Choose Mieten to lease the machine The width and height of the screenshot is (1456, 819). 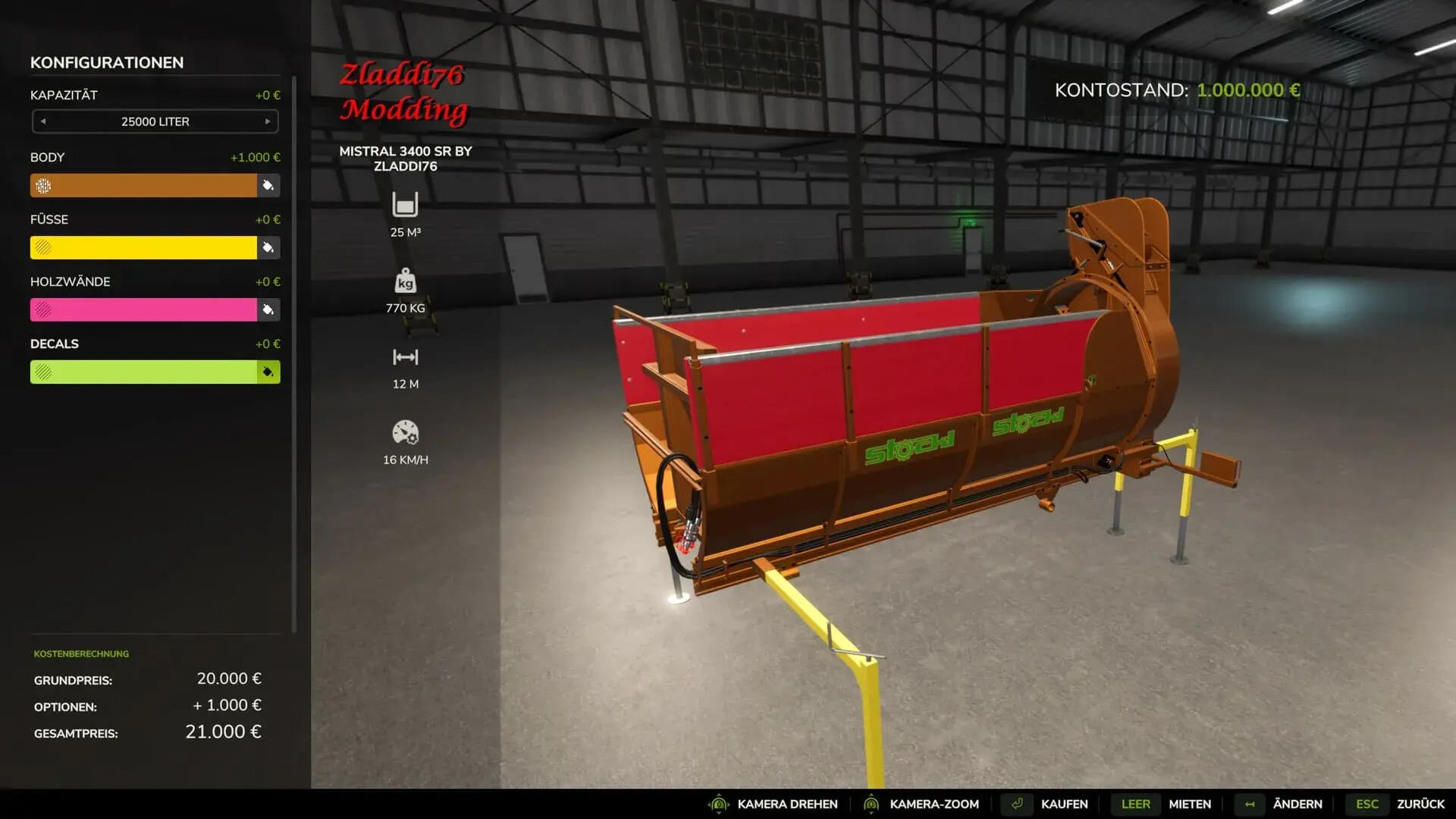pyautogui.click(x=1189, y=804)
